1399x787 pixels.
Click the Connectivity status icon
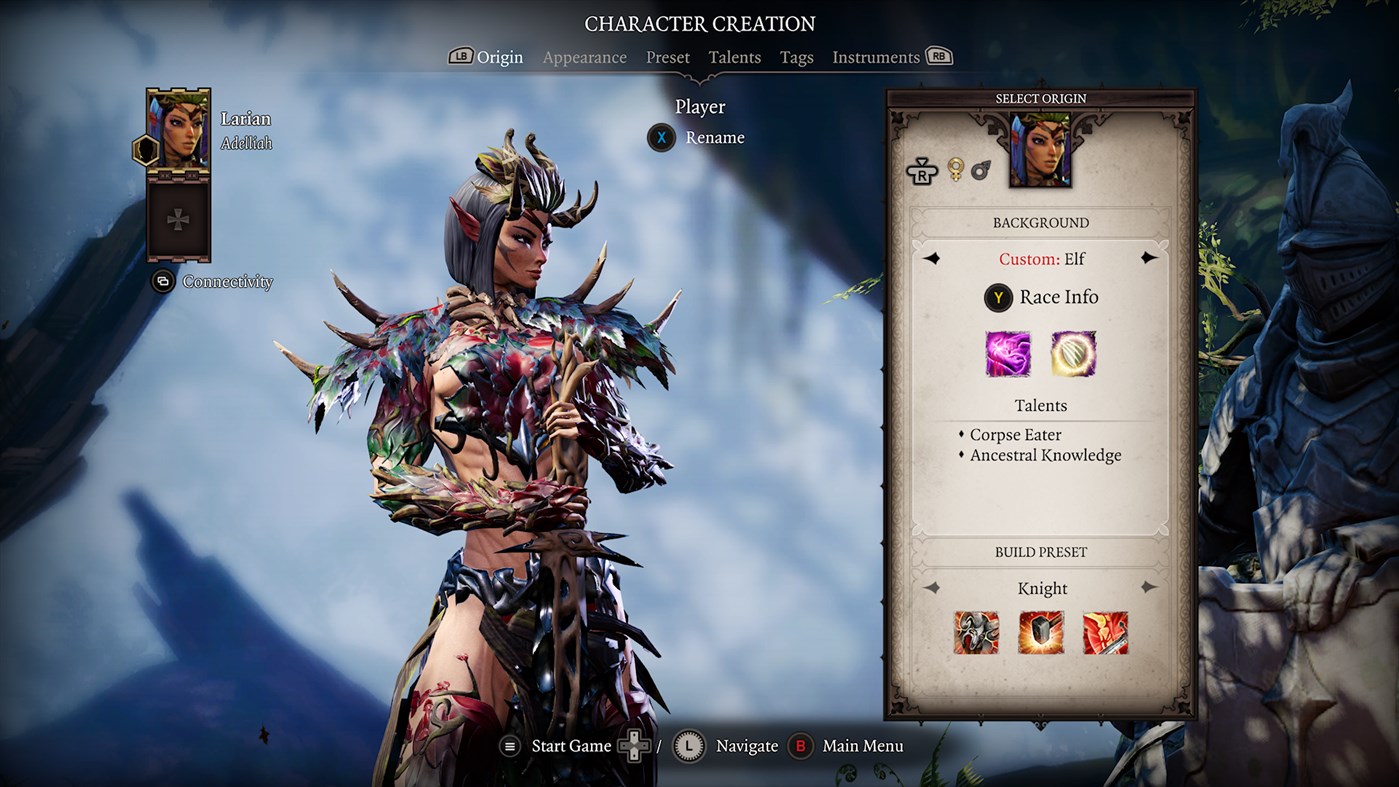pyautogui.click(x=163, y=282)
